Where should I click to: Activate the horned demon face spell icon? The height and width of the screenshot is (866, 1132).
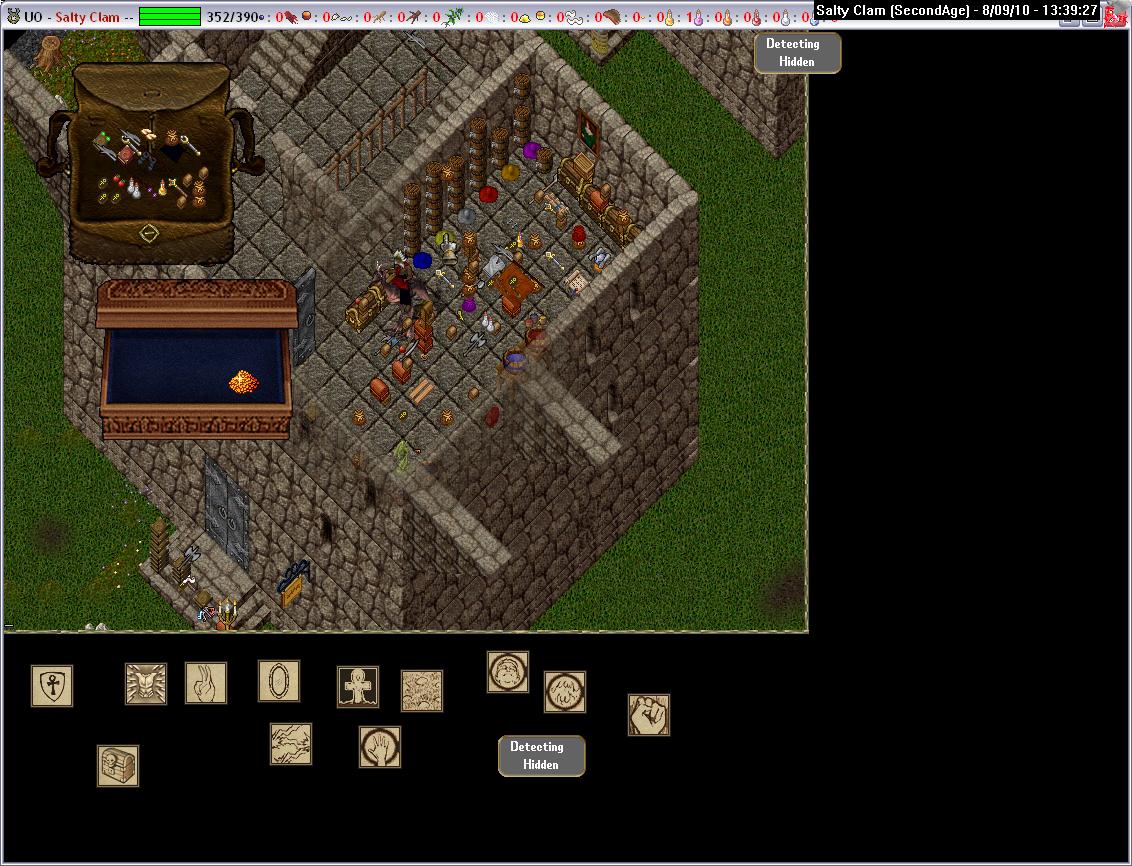(x=146, y=683)
